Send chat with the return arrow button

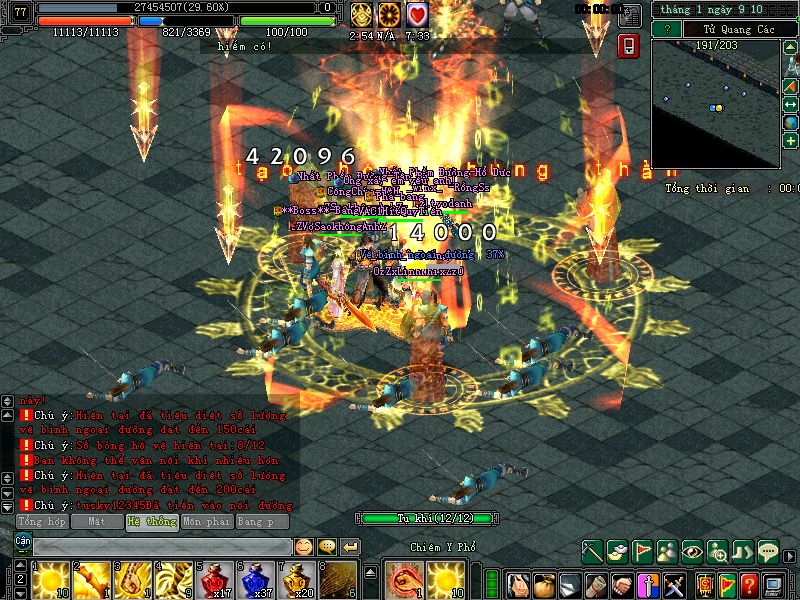[x=350, y=546]
